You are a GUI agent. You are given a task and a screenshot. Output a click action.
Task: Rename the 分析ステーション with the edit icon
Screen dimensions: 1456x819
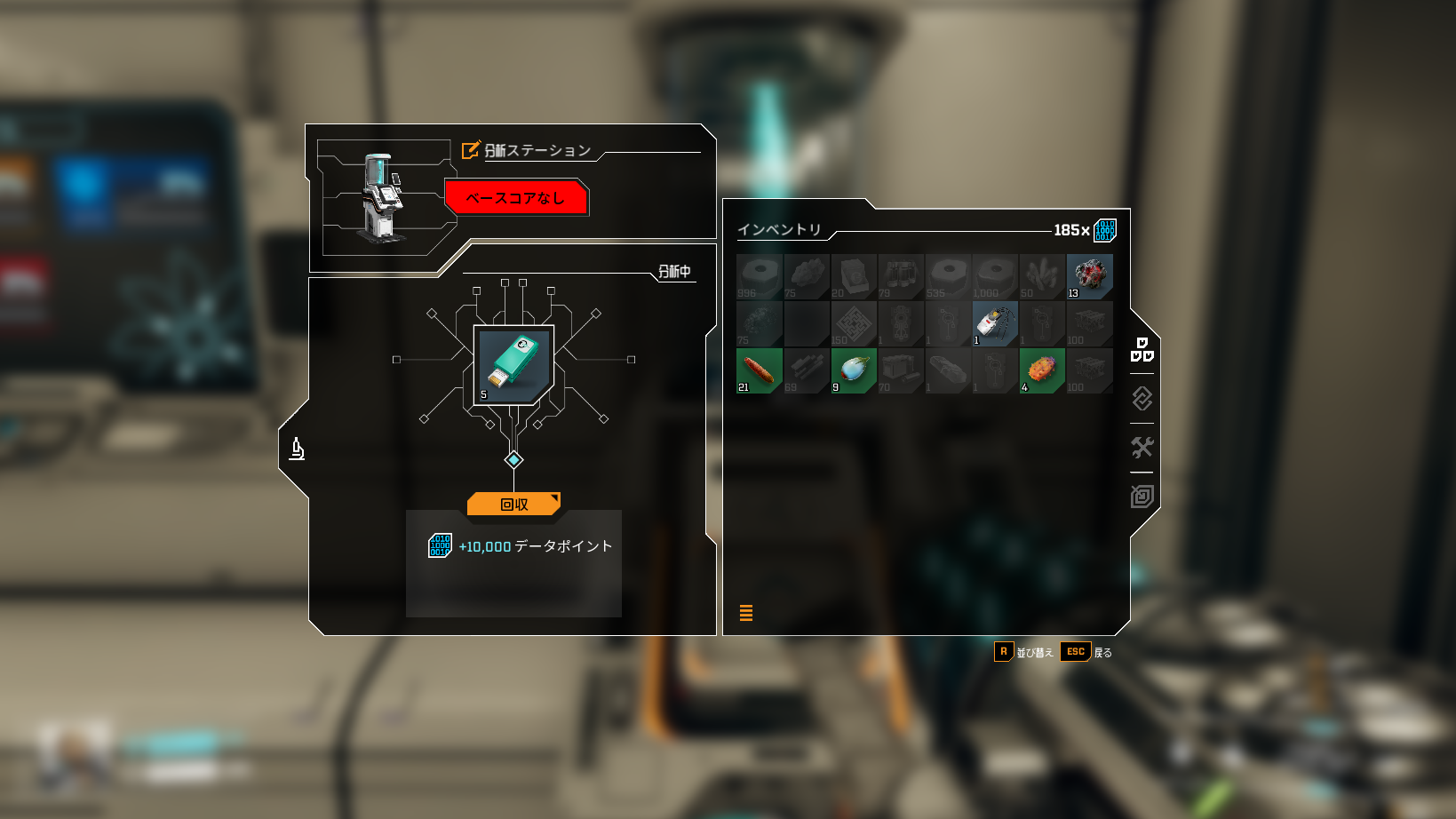tap(471, 150)
